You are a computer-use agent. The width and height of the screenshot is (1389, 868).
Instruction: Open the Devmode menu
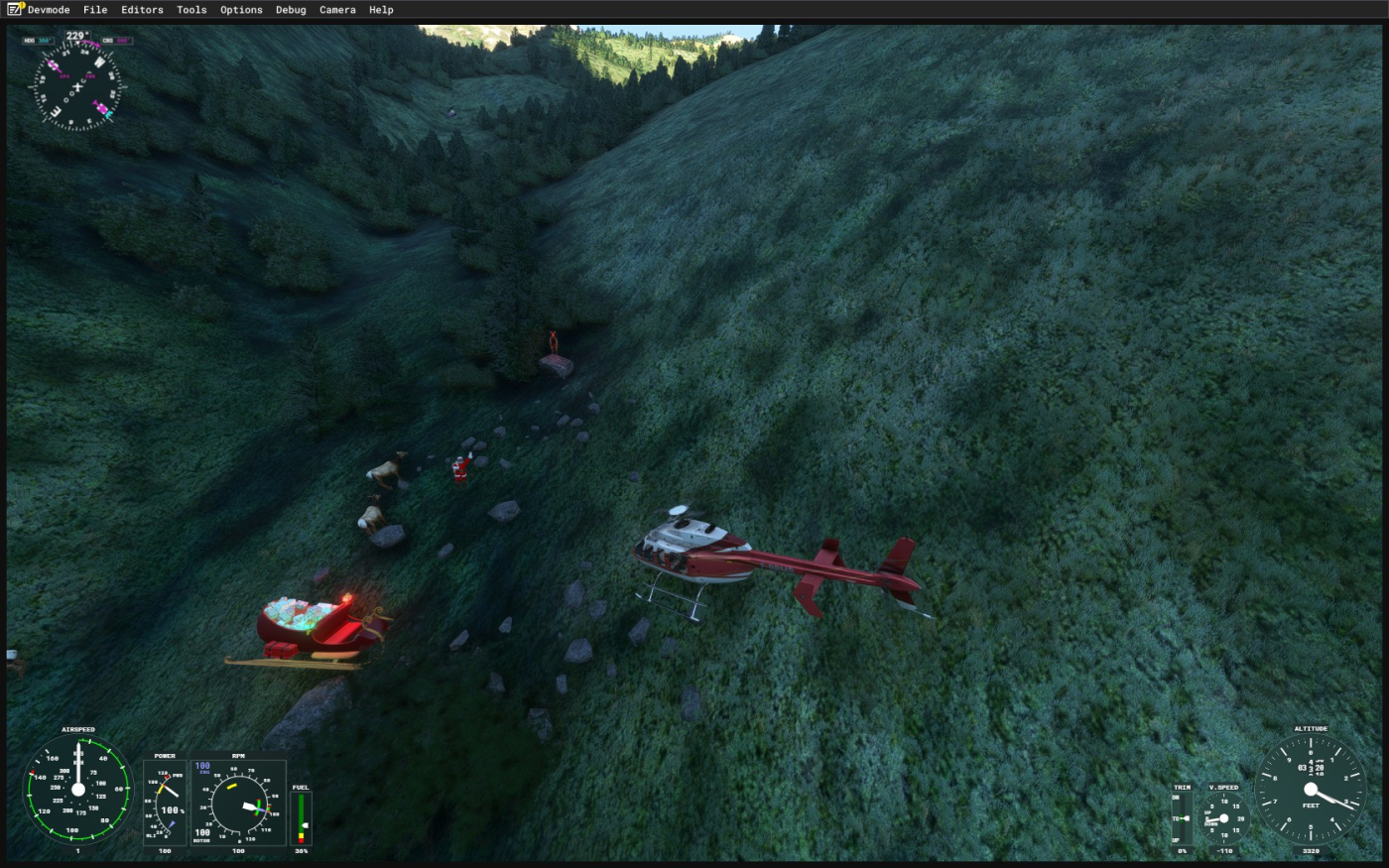pos(49,10)
